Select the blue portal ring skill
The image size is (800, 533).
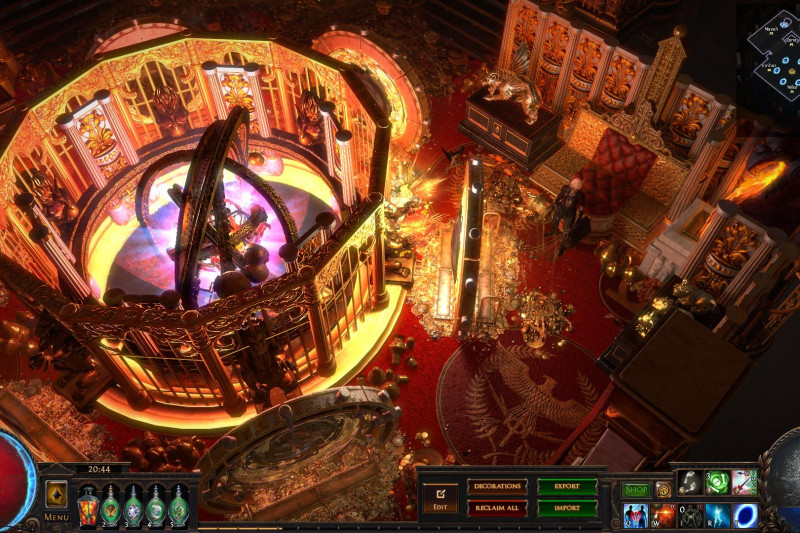click(745, 515)
